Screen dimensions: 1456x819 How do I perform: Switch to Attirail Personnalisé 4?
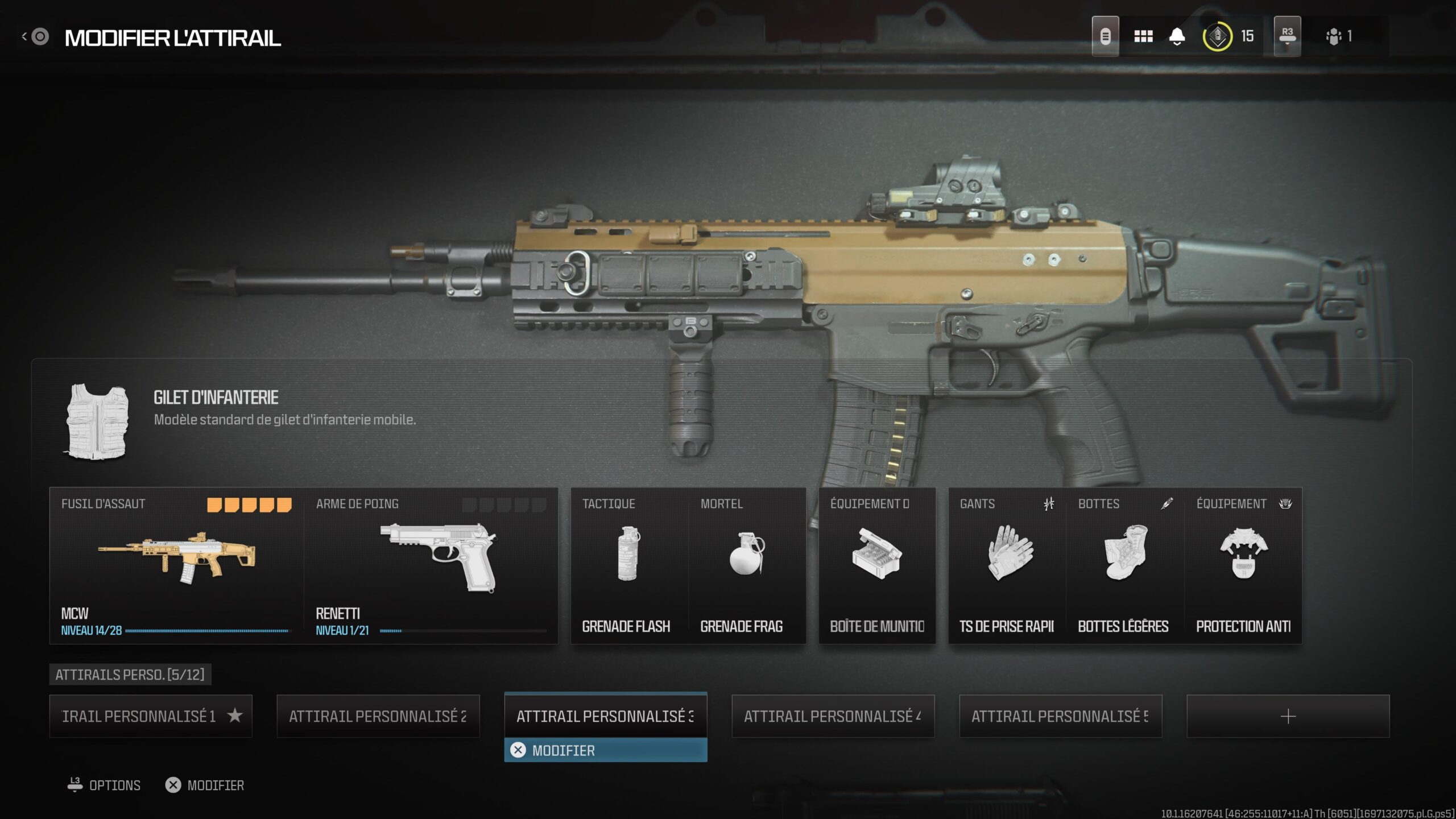[833, 716]
